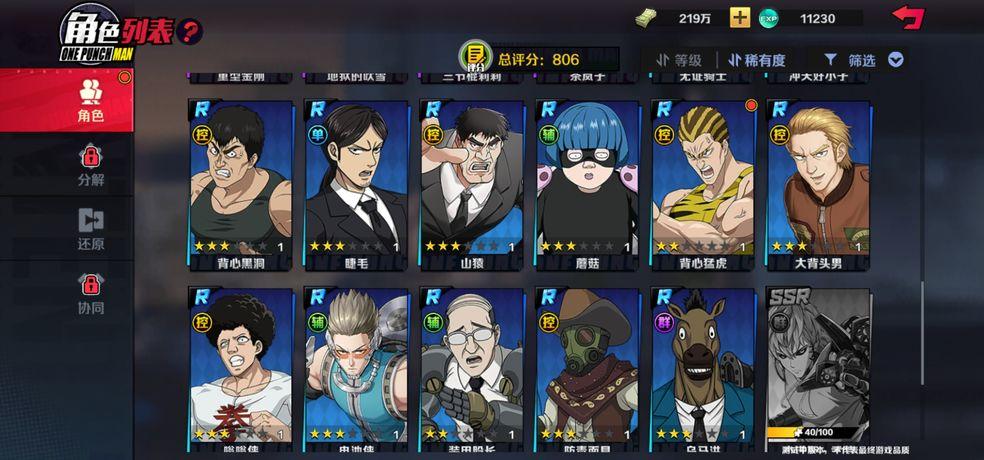Screen dimensions: 984x460
Task: Open the locked 分解 tab
Action: (x=91, y=166)
